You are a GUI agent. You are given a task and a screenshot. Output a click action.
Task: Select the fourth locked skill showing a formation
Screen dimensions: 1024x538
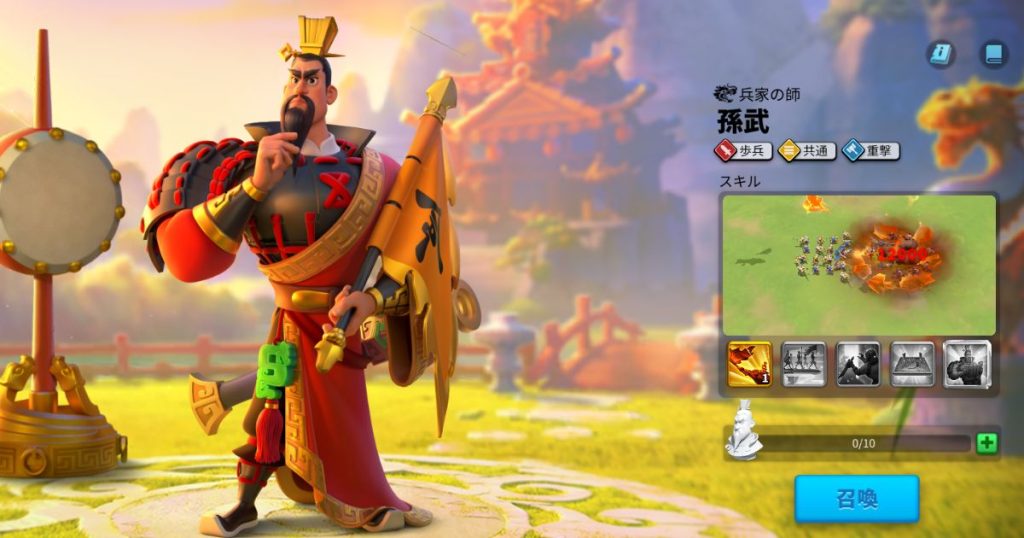pos(912,364)
